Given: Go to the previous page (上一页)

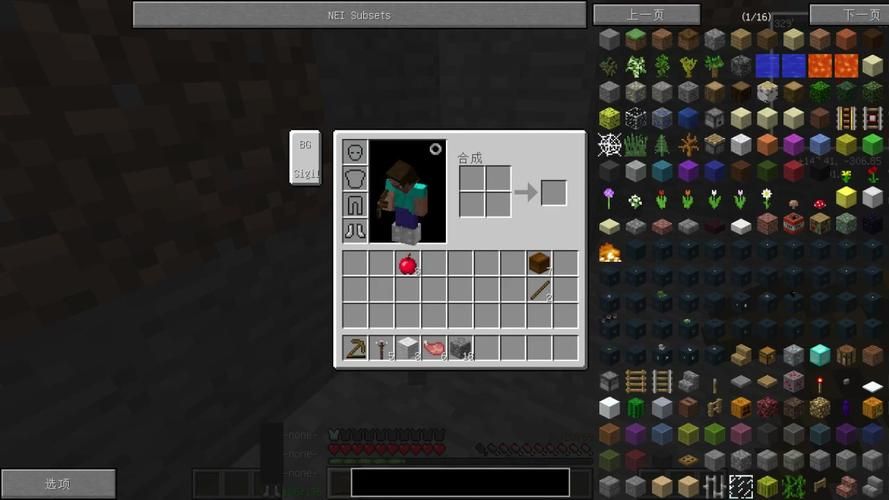Looking at the screenshot, I should coord(645,15).
